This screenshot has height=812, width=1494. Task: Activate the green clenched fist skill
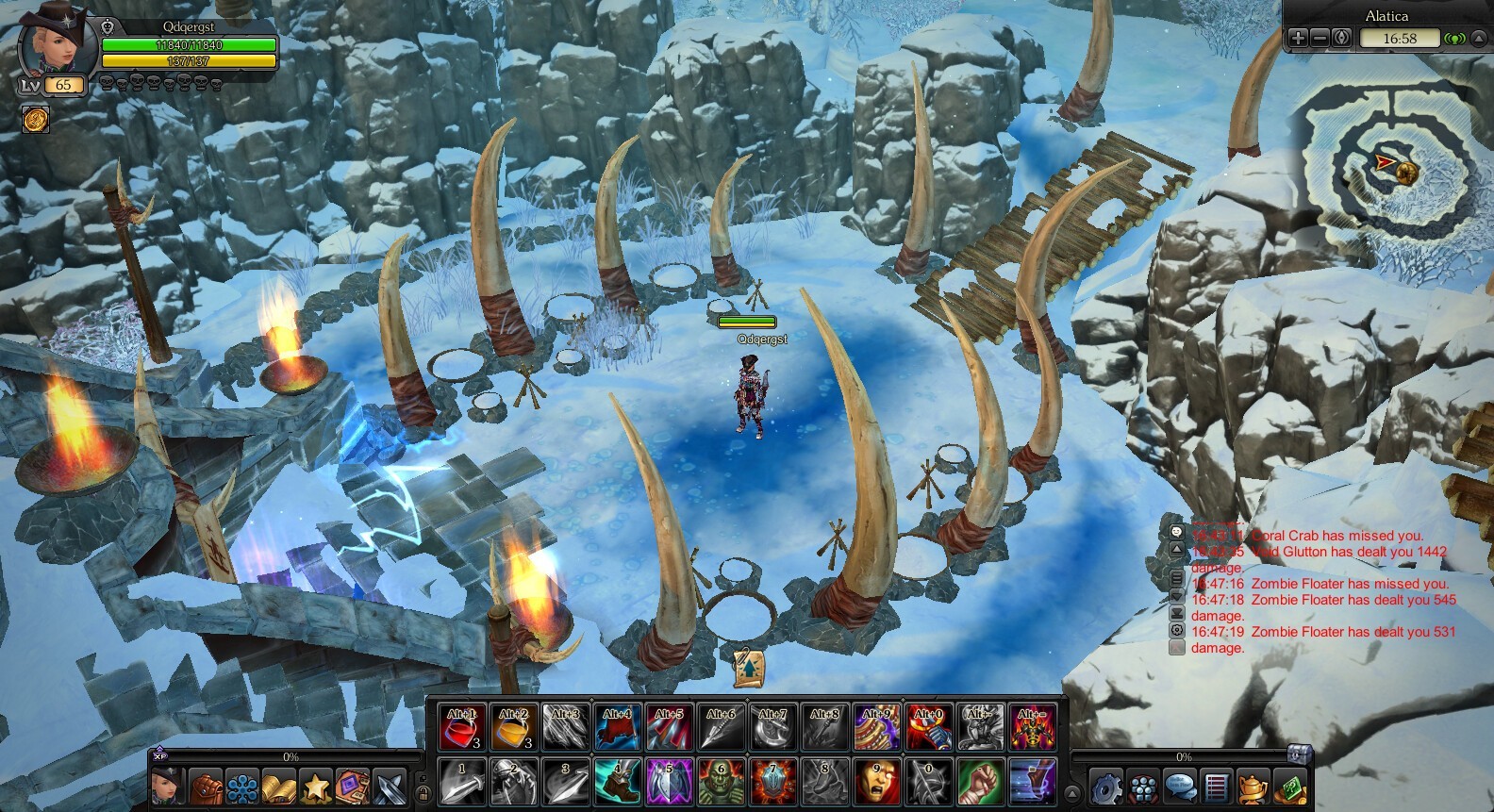(980, 781)
